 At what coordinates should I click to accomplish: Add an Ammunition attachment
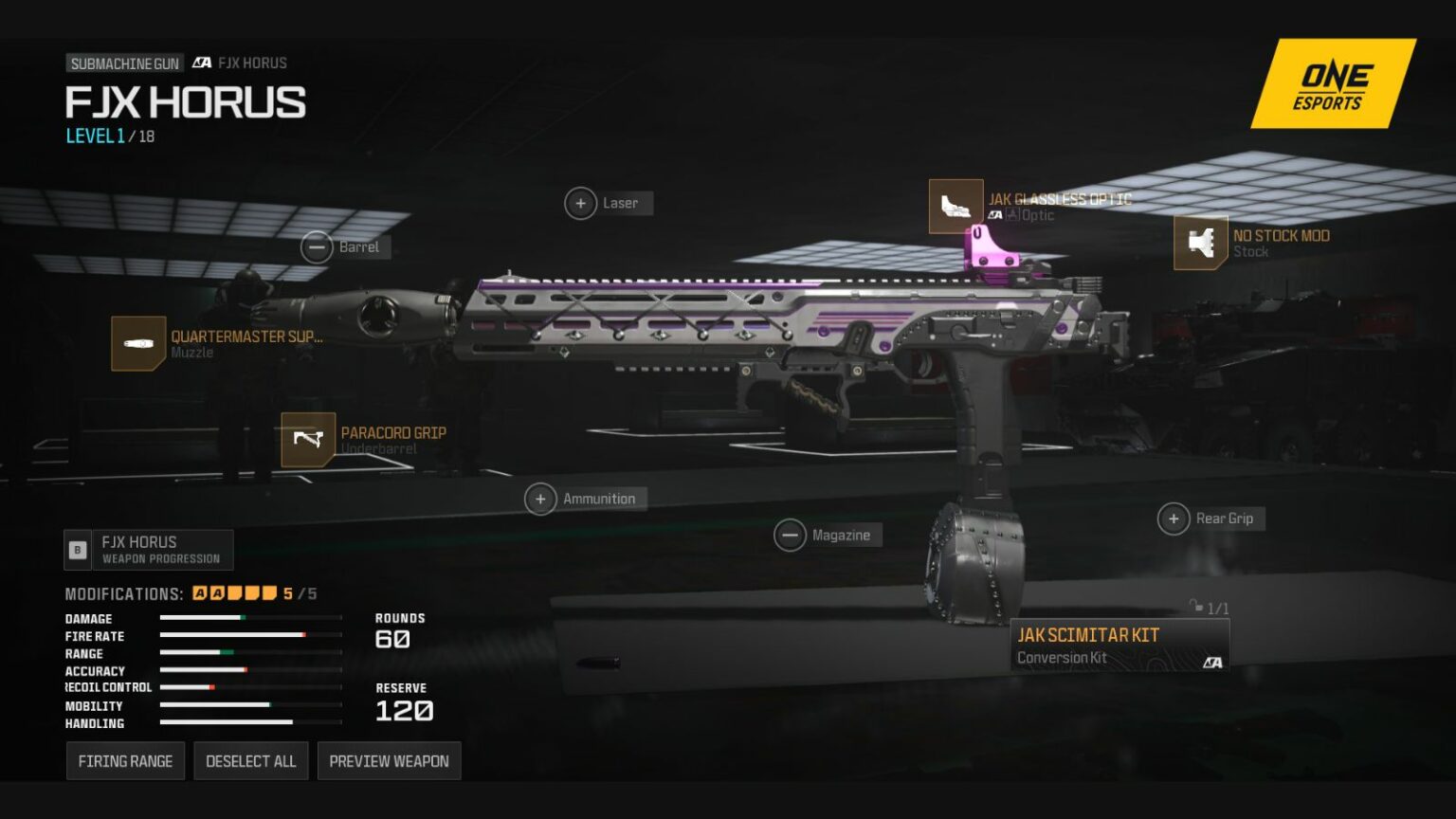(540, 499)
